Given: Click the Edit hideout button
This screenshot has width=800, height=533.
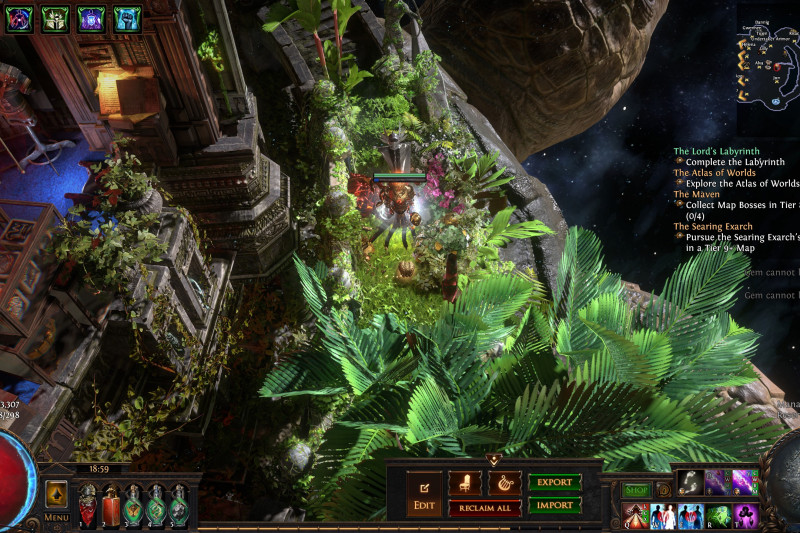Looking at the screenshot, I should coord(422,494).
